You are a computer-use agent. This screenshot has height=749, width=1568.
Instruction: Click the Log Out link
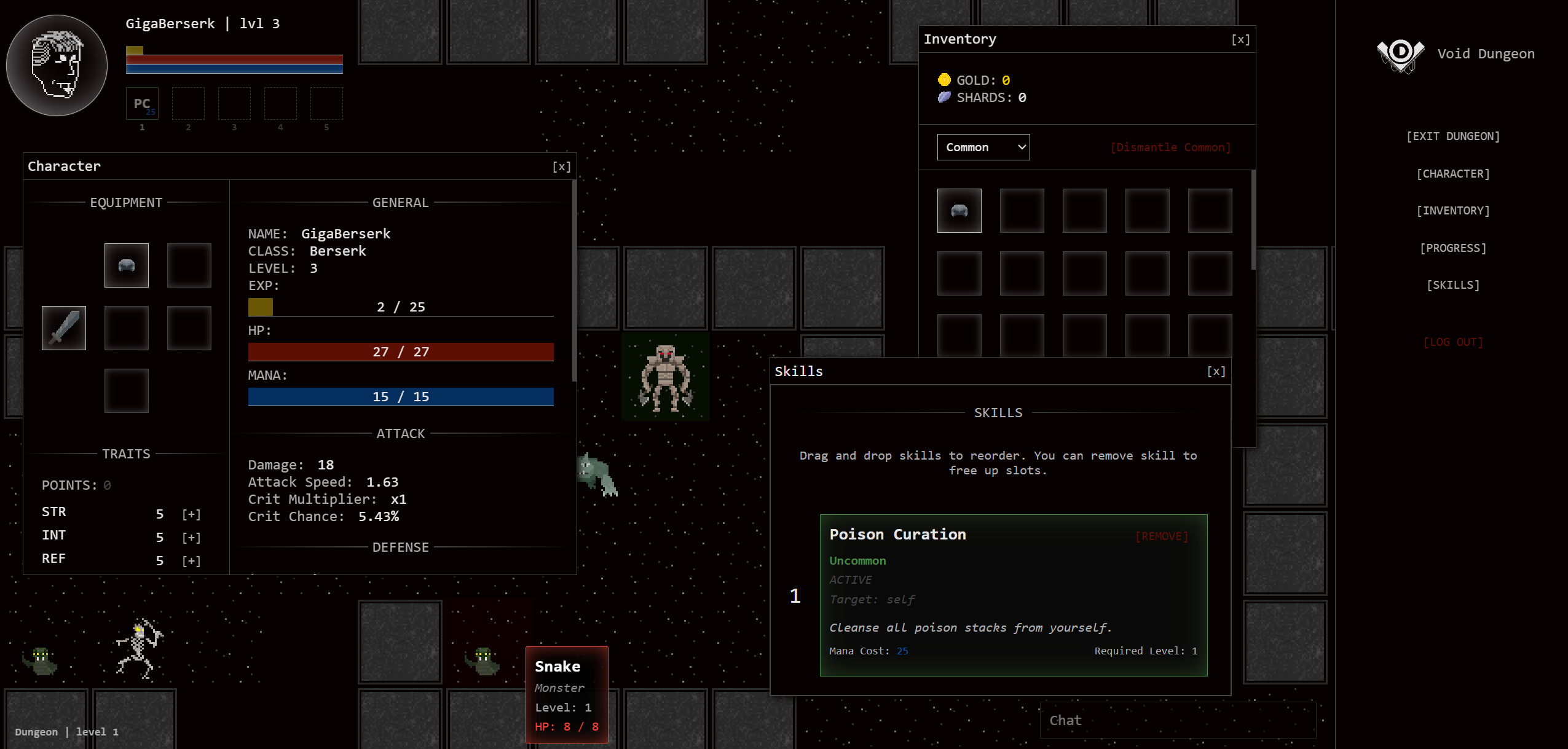click(1453, 342)
